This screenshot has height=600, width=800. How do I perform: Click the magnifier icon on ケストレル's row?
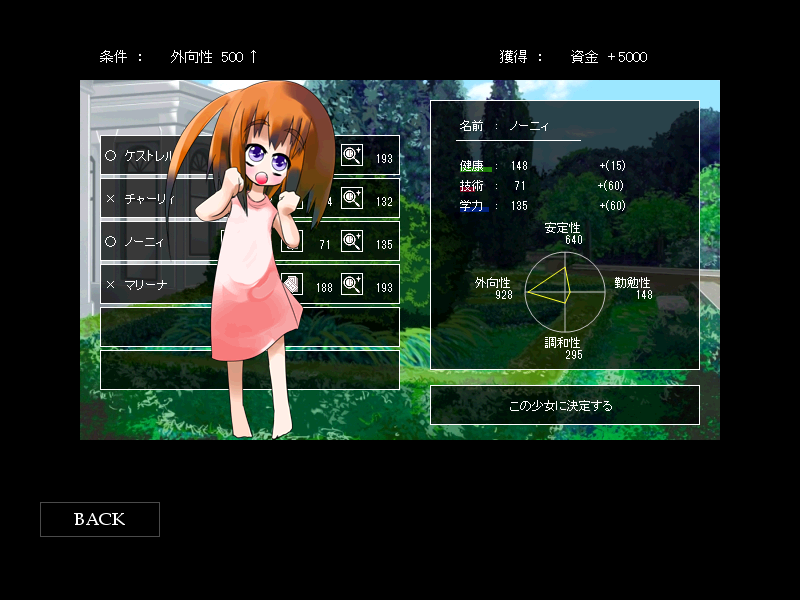point(352,155)
